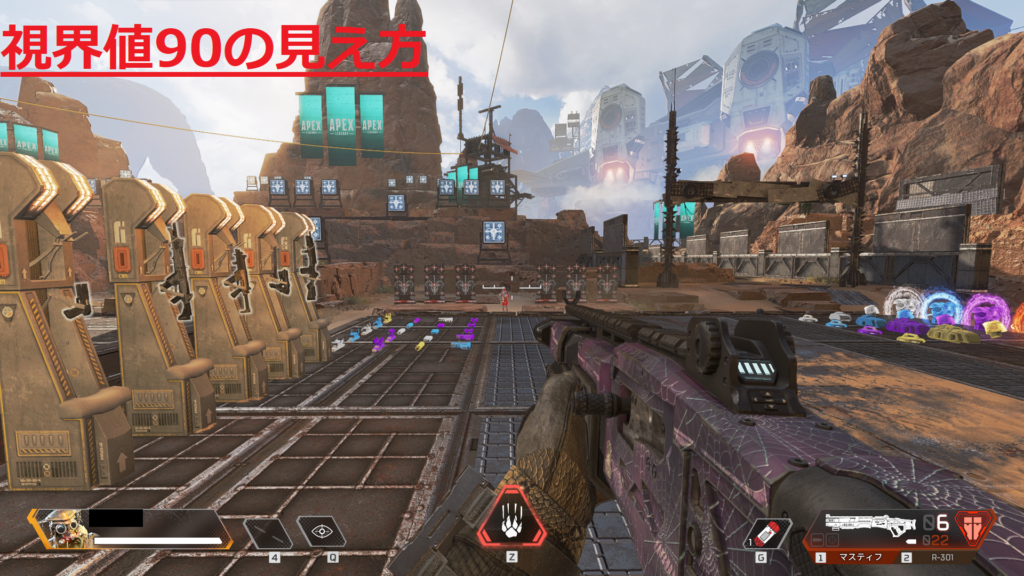The width and height of the screenshot is (1024, 576).
Task: Click the Bloodhound legend portrait
Action: coord(61,528)
